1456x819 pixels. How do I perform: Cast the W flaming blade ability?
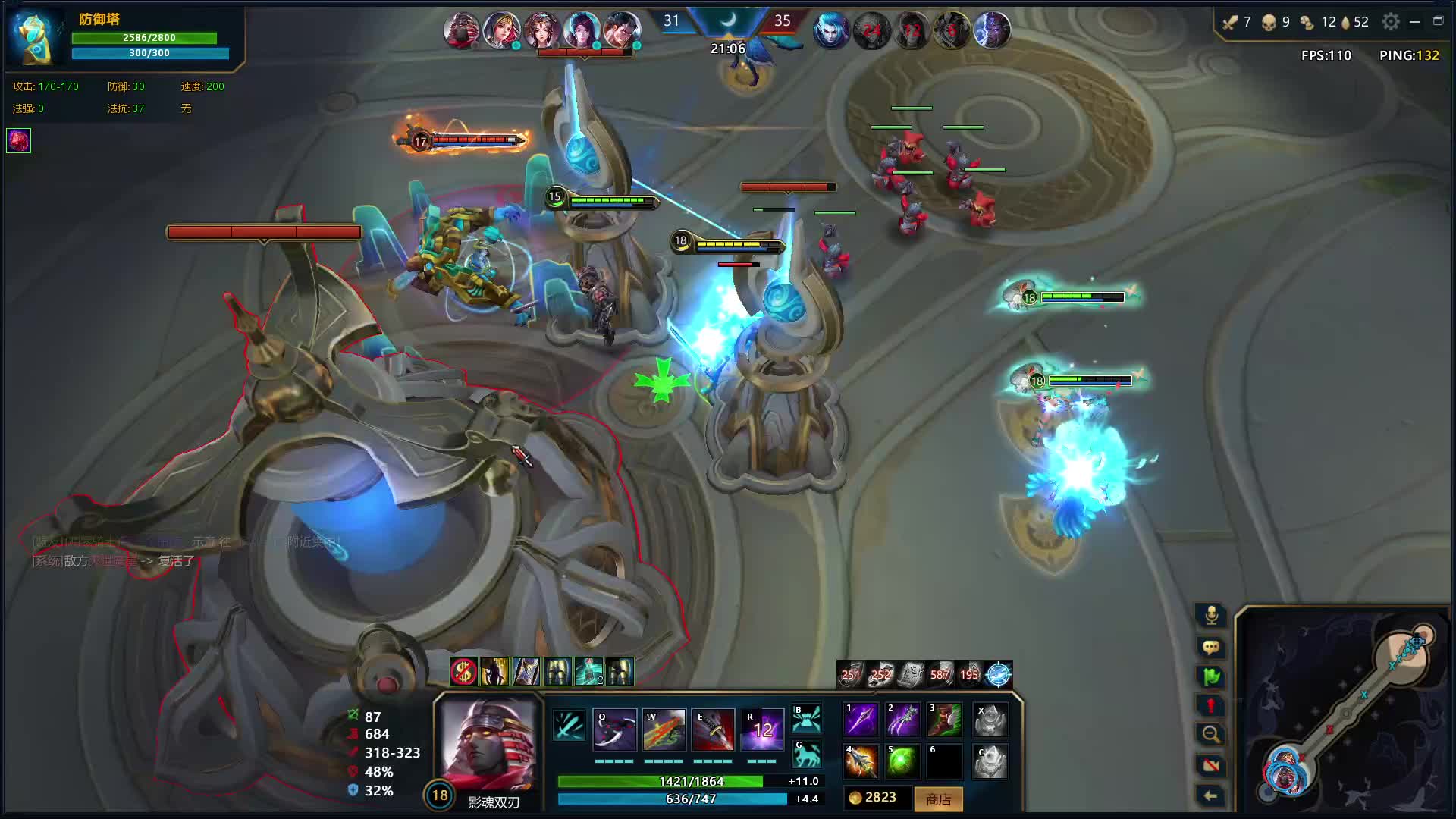pyautogui.click(x=664, y=730)
